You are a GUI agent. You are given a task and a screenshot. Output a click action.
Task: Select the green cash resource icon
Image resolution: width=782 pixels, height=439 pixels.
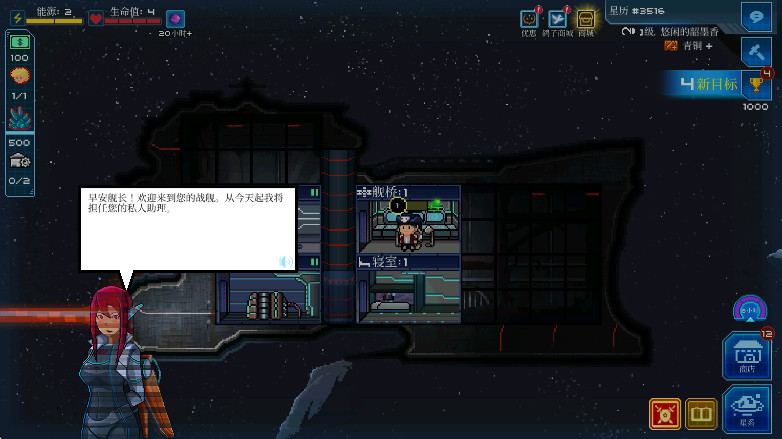19,42
